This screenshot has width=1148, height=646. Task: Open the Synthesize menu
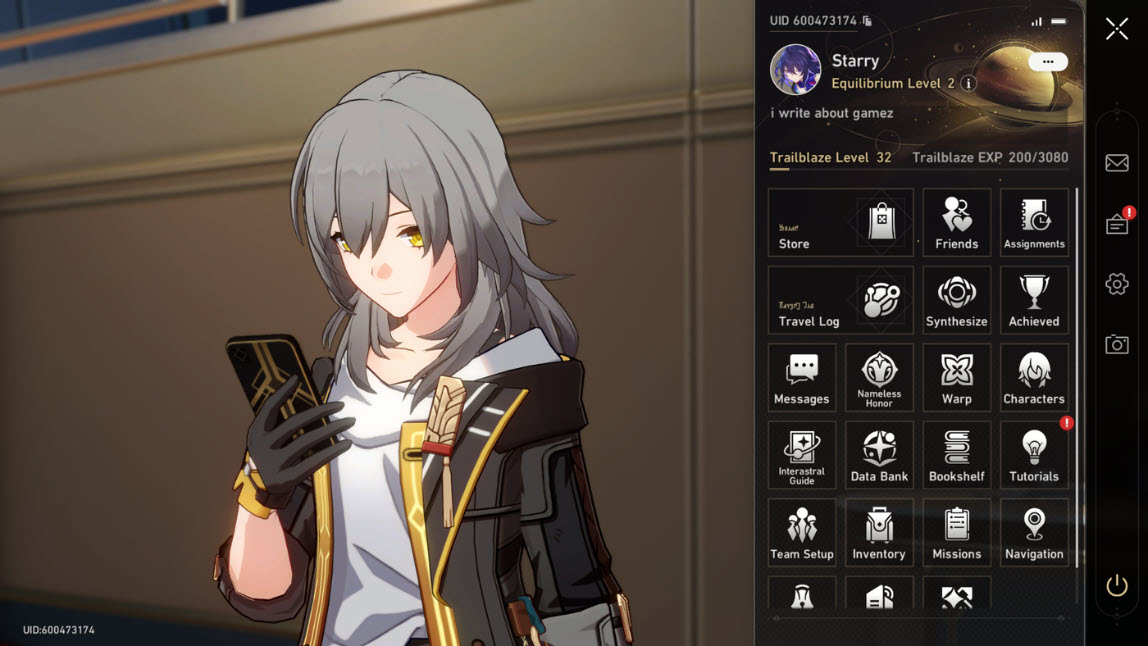(957, 300)
